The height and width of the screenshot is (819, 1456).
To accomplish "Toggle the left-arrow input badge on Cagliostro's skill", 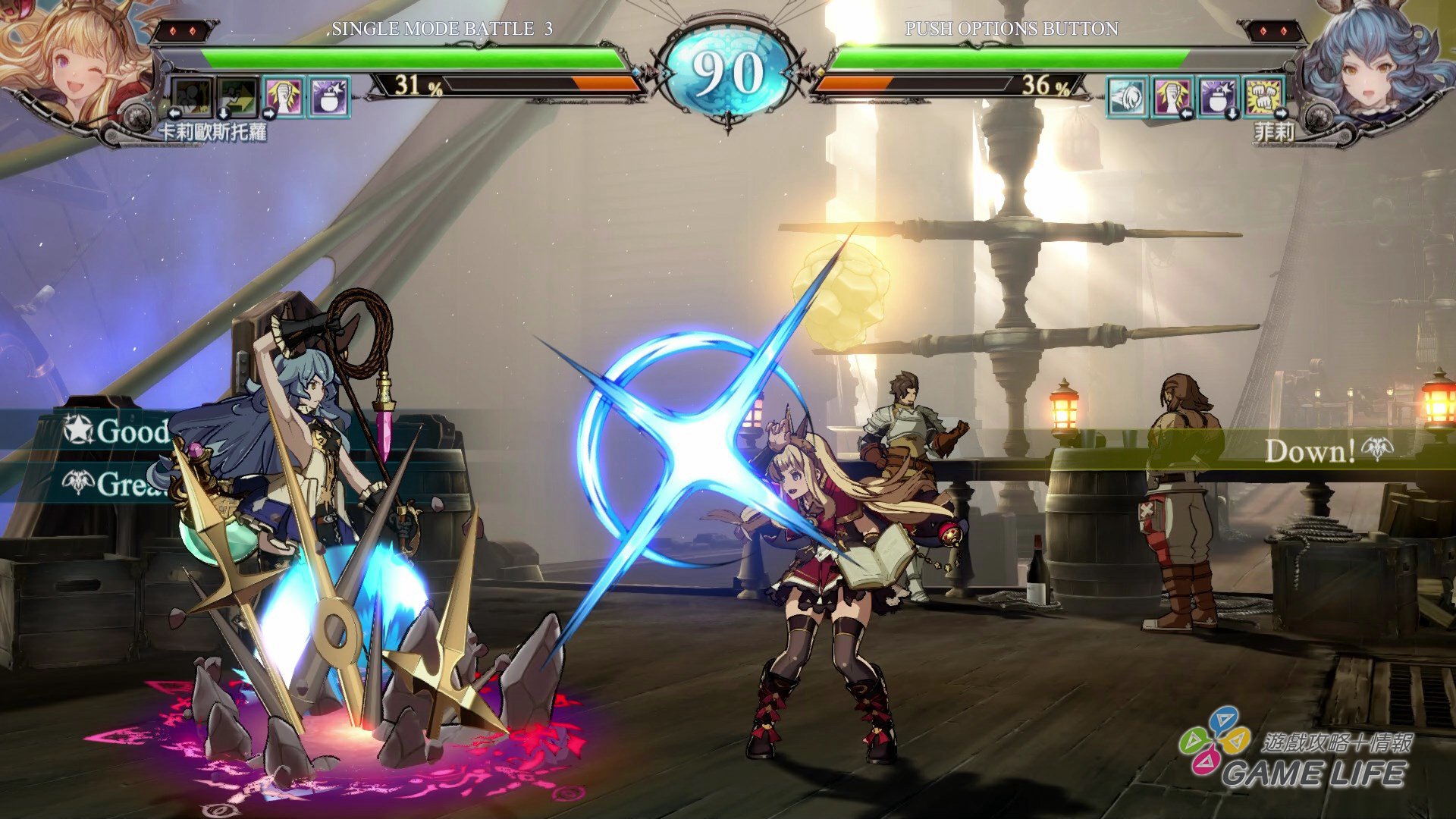I will [x=176, y=112].
